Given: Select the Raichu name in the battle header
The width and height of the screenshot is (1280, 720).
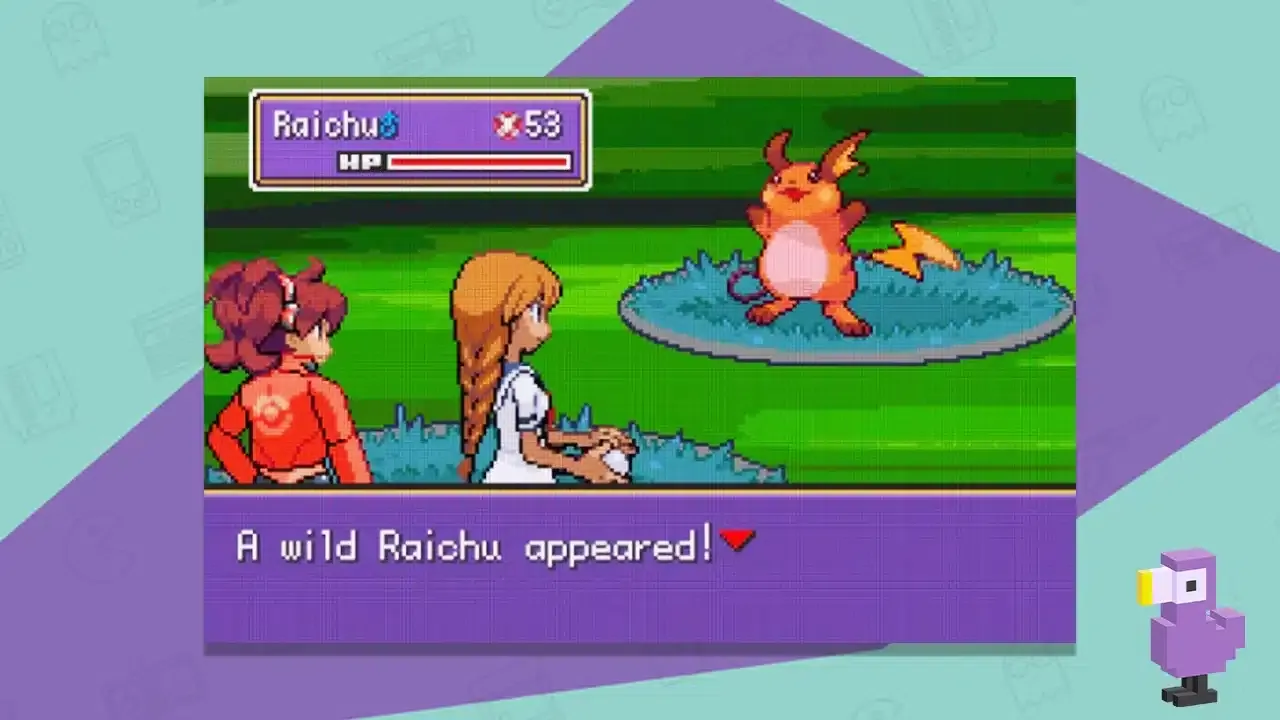Looking at the screenshot, I should click(325, 125).
